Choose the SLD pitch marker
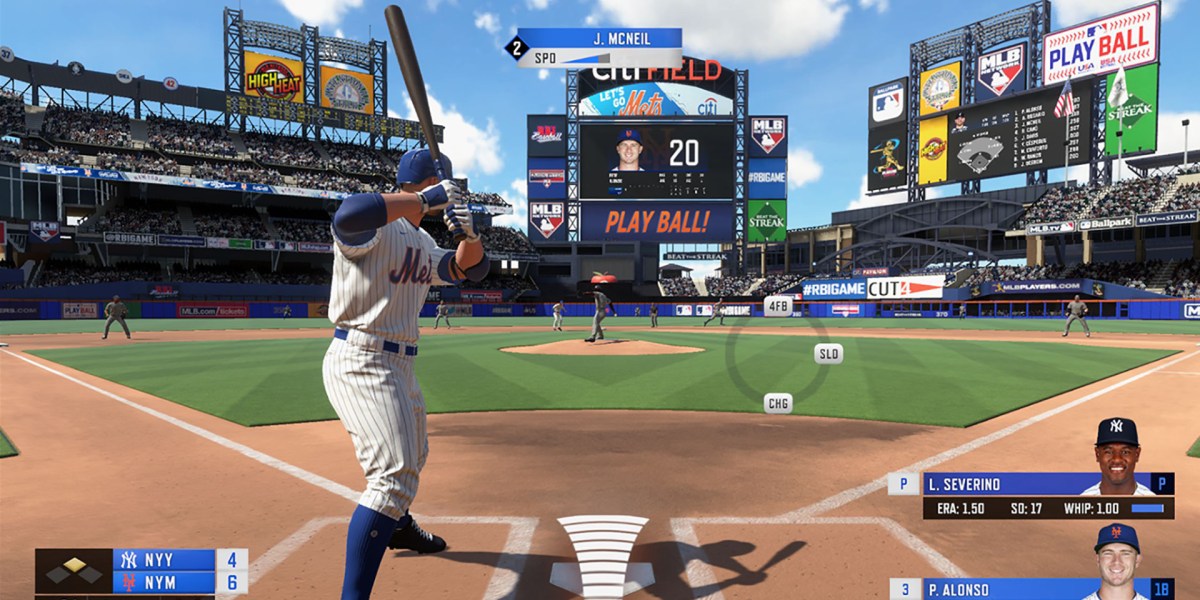1200x600 pixels. tap(828, 353)
